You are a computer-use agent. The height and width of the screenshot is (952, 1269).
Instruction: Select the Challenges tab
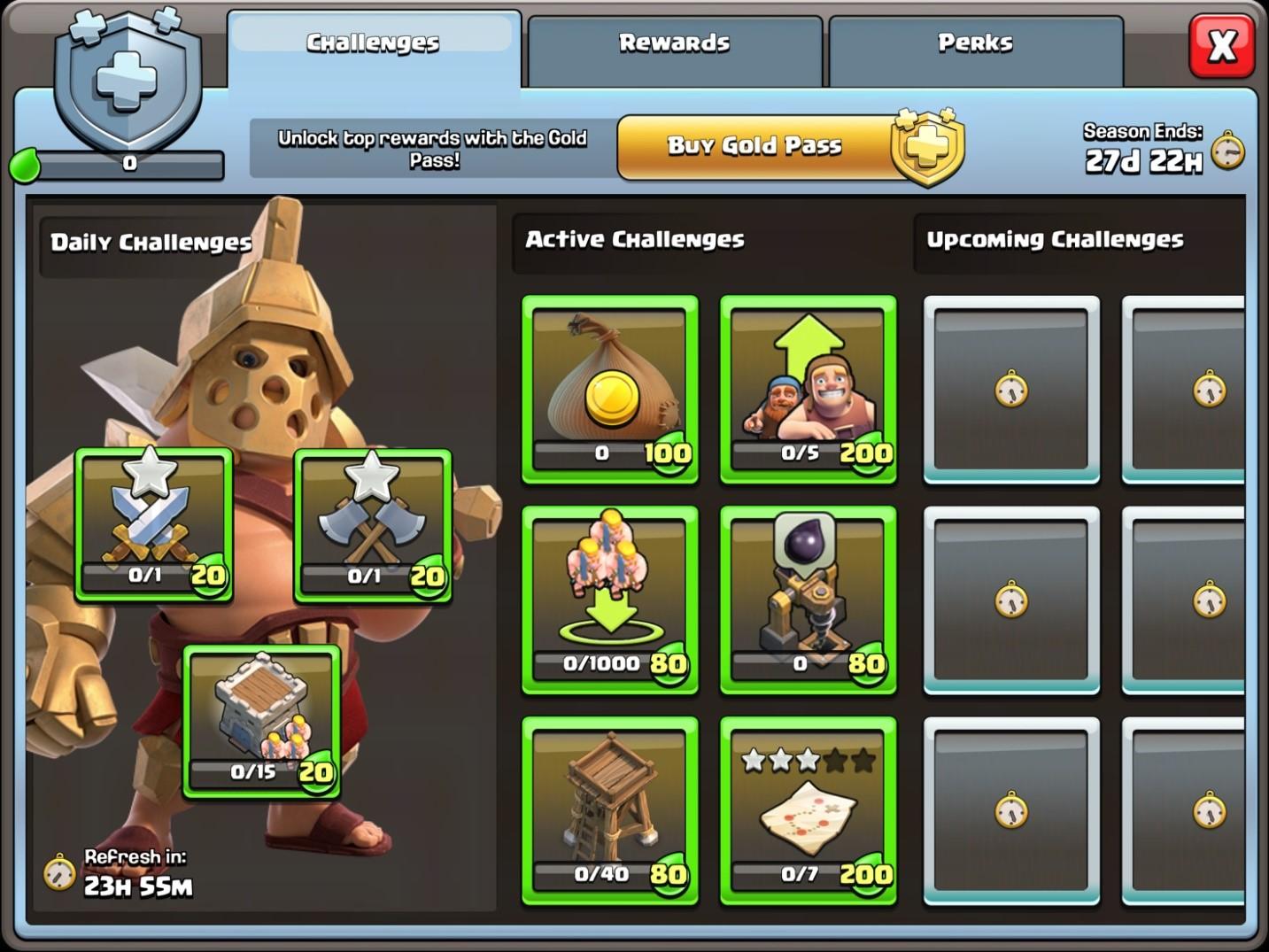tap(373, 44)
